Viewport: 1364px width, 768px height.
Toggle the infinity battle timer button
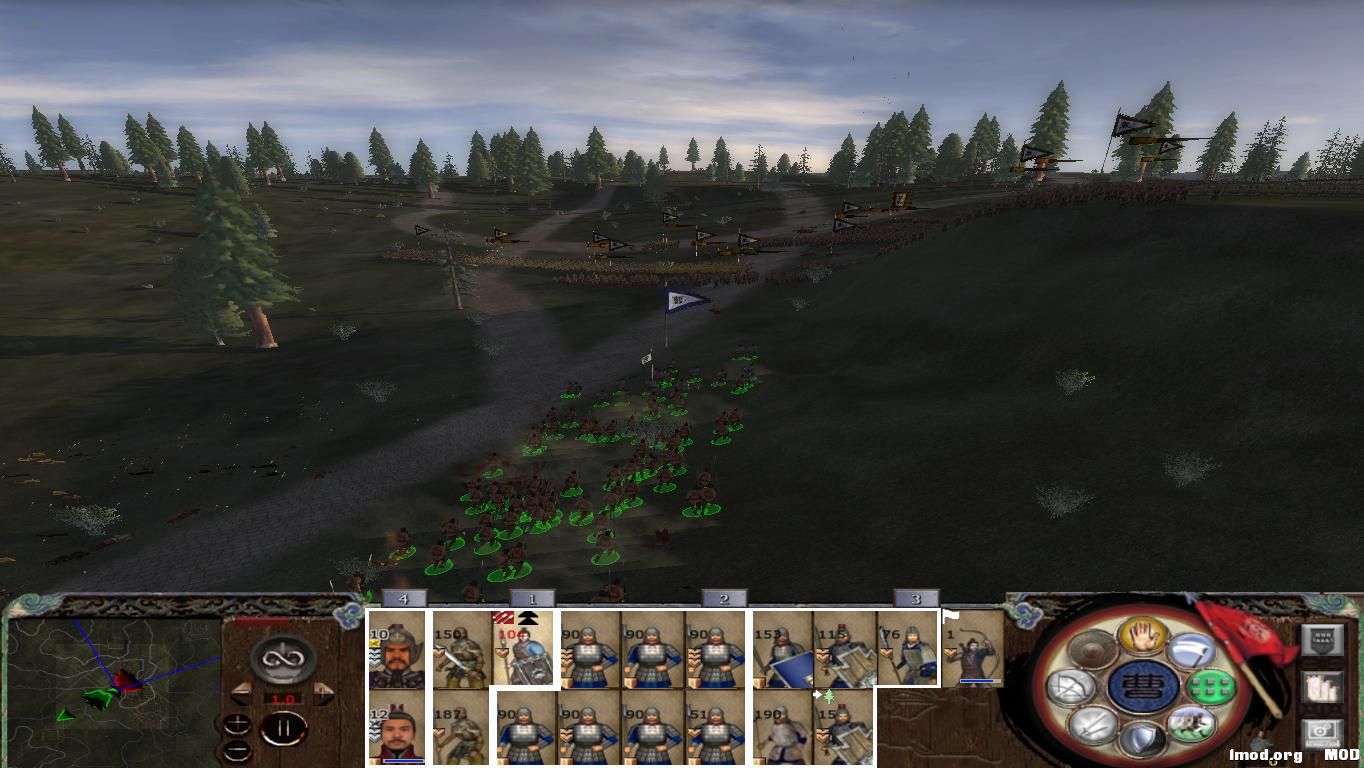click(281, 659)
